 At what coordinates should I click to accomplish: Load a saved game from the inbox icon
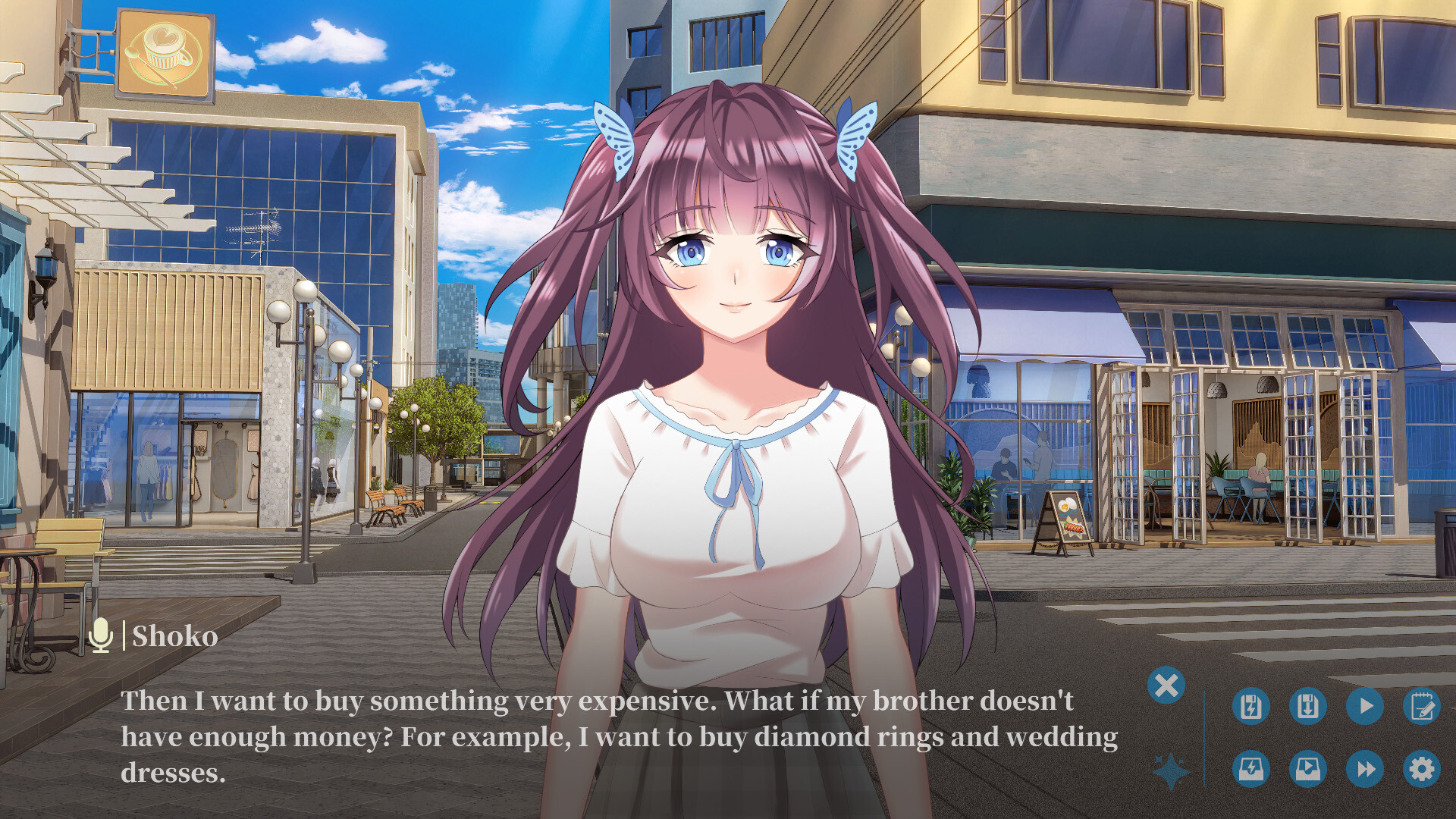point(1308,768)
